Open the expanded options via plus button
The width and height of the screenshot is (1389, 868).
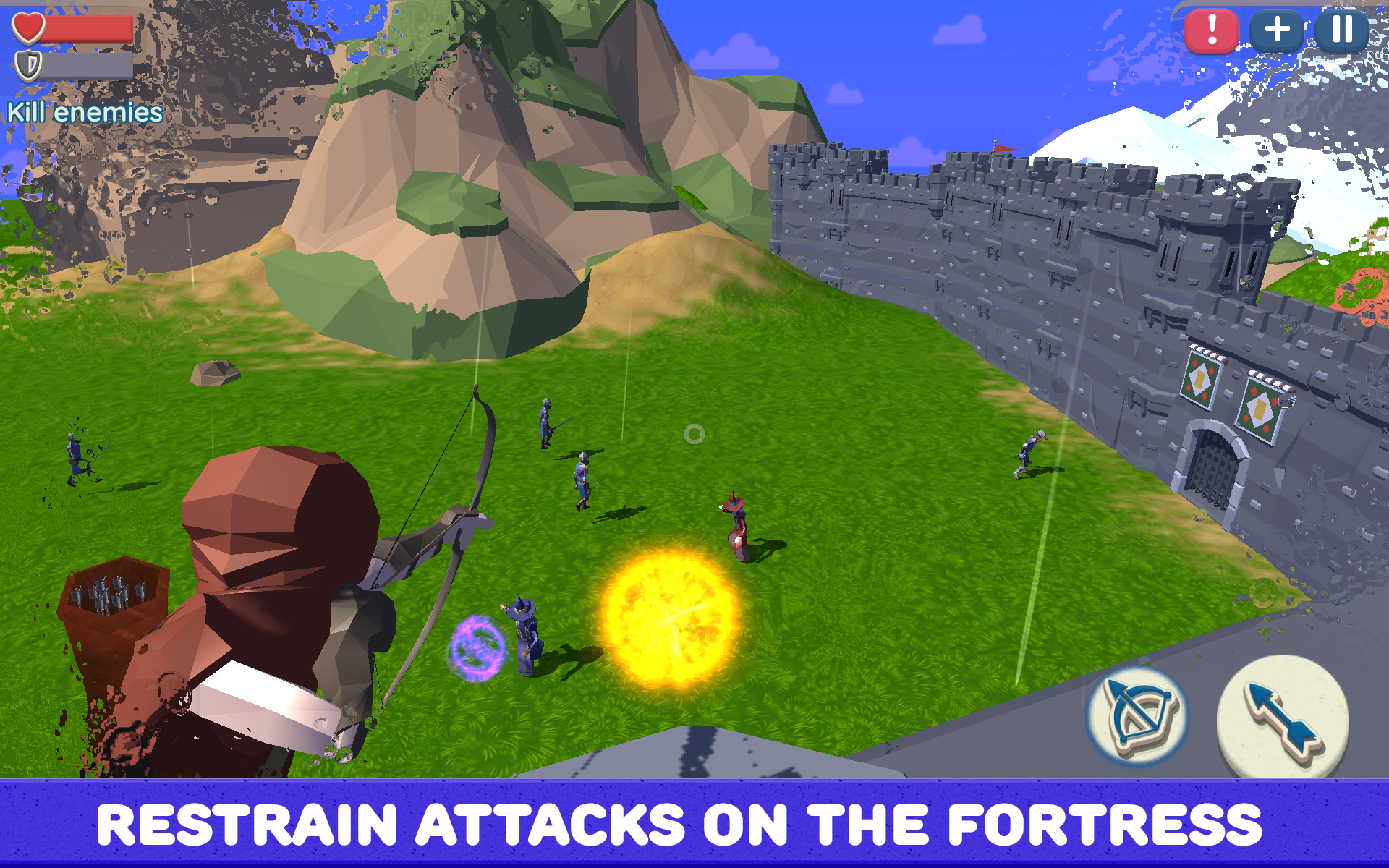click(x=1276, y=30)
